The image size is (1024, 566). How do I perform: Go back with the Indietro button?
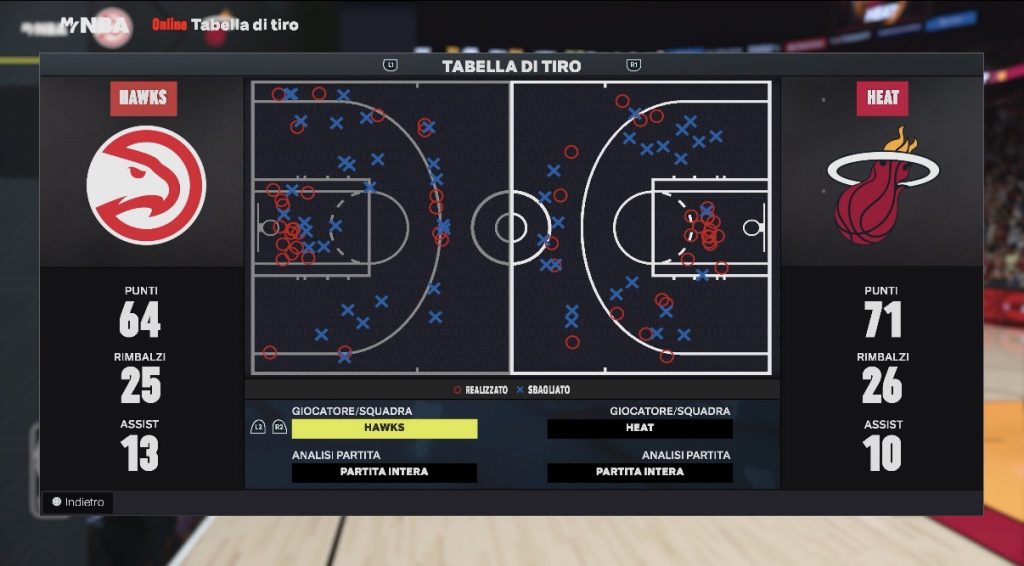click(x=78, y=502)
